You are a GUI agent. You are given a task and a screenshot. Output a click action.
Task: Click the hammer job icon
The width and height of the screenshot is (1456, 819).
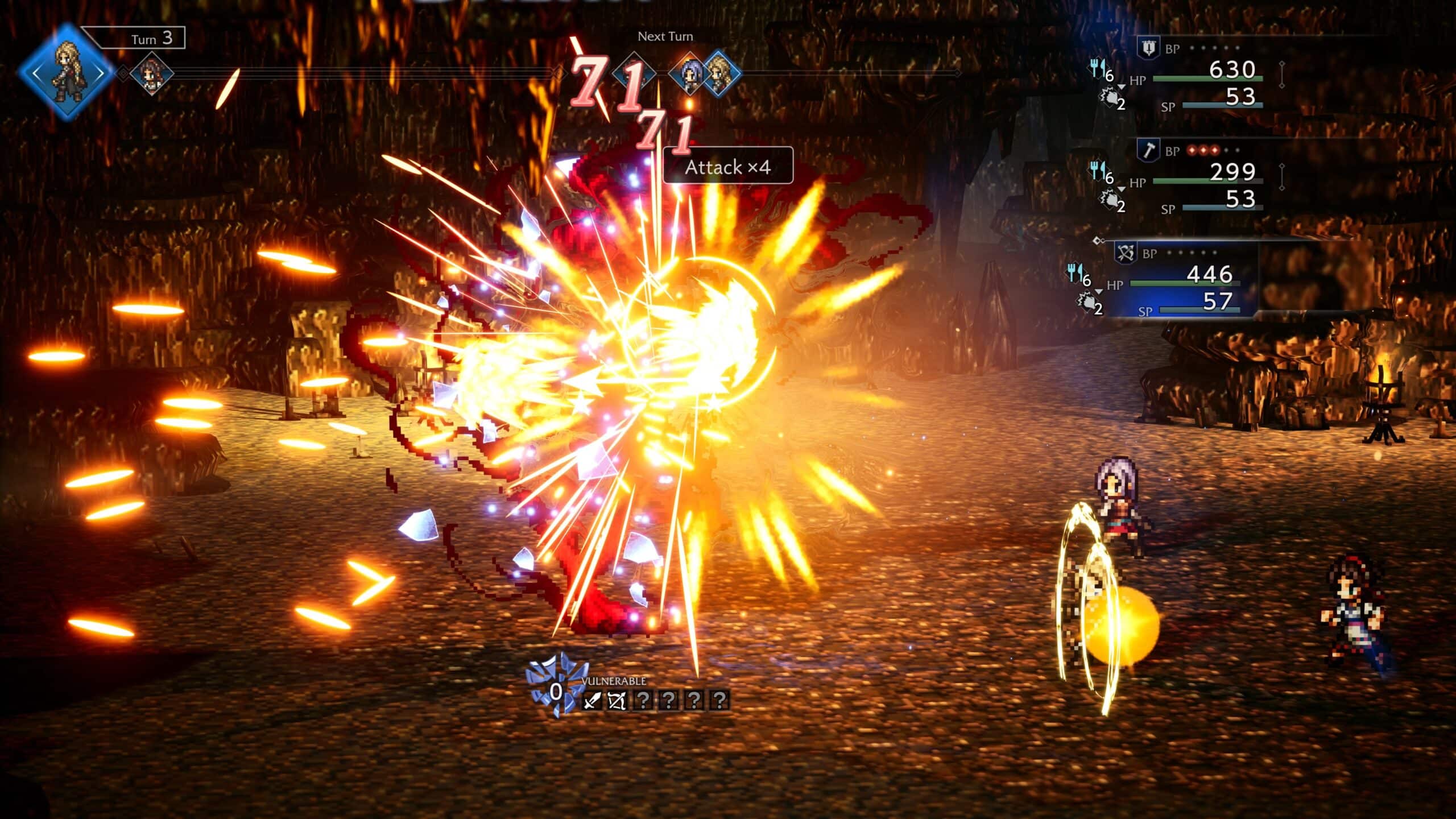click(x=1148, y=151)
